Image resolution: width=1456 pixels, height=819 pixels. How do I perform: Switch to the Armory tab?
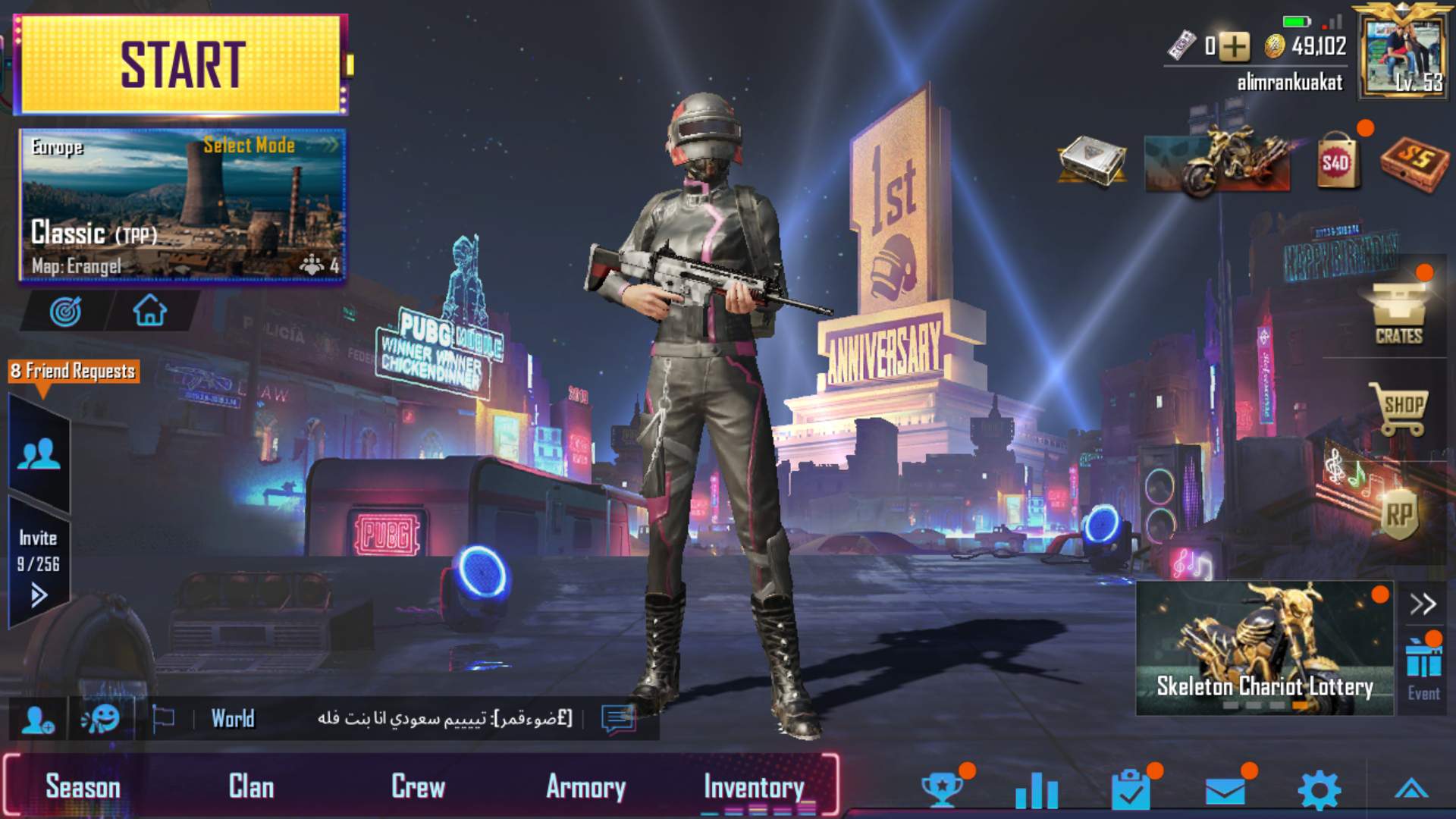587,786
